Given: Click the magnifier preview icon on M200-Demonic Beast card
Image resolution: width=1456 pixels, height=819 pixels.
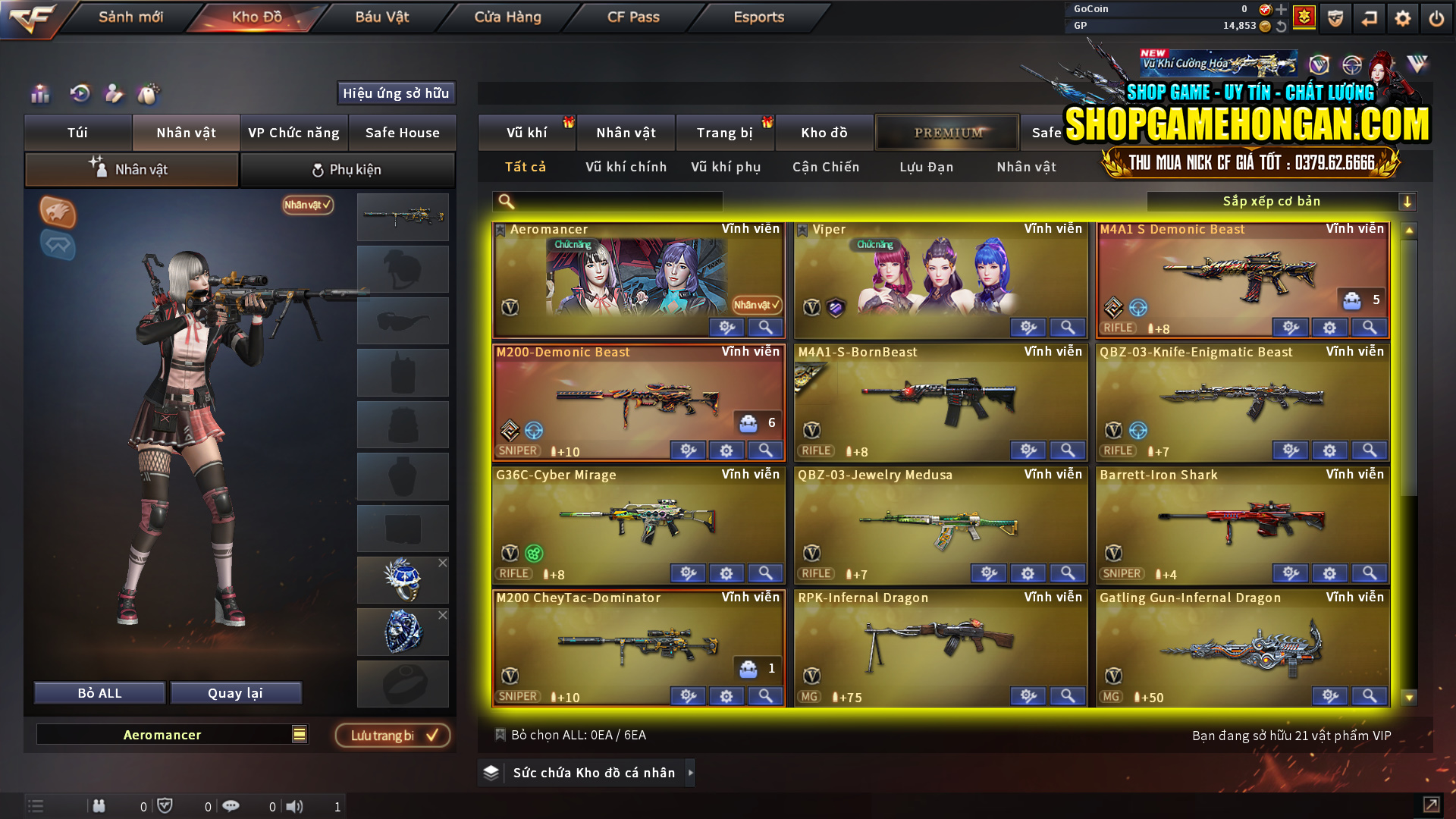Looking at the screenshot, I should point(764,450).
